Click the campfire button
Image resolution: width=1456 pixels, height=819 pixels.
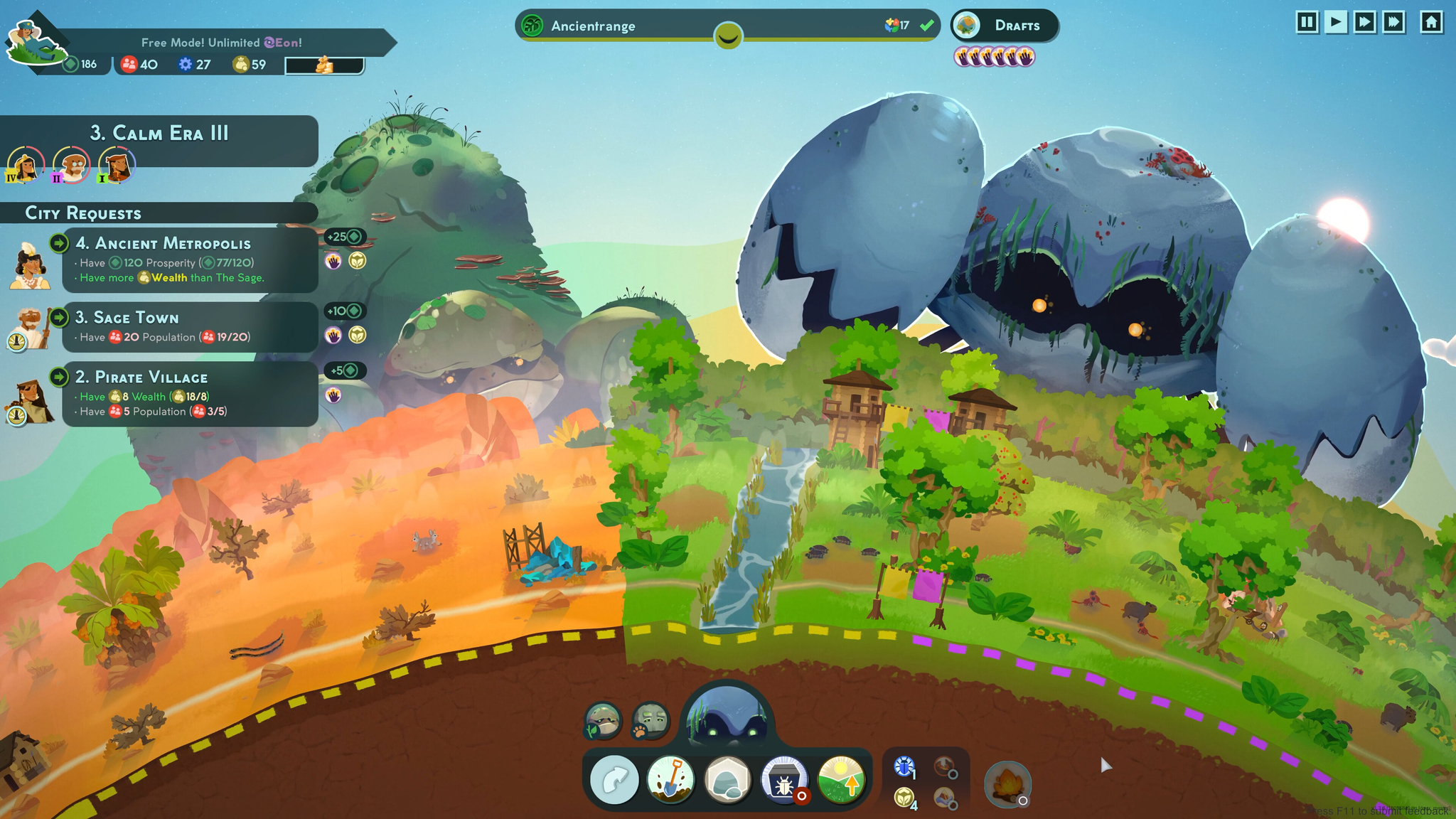(x=1007, y=785)
